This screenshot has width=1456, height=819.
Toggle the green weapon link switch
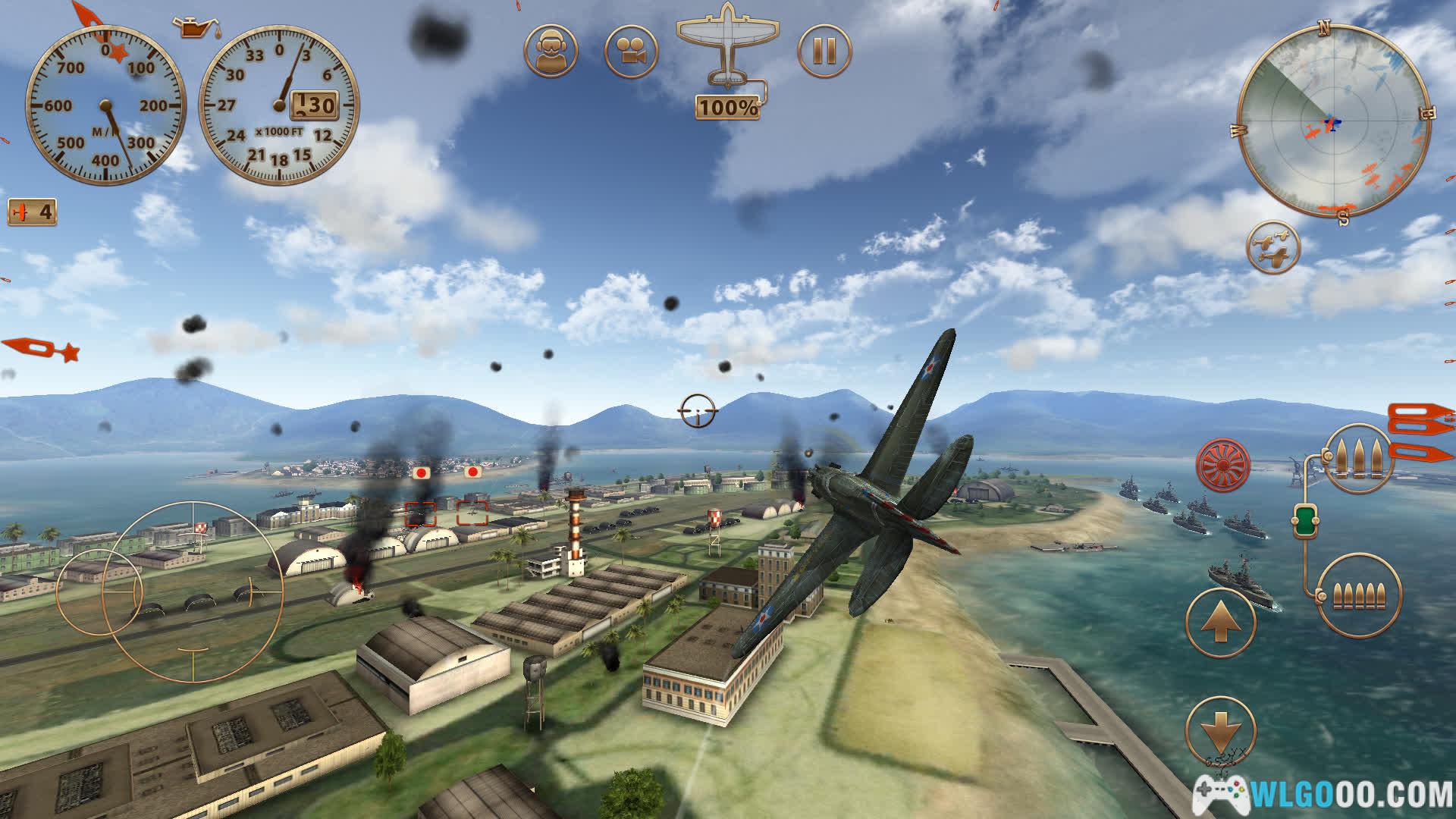[1306, 522]
